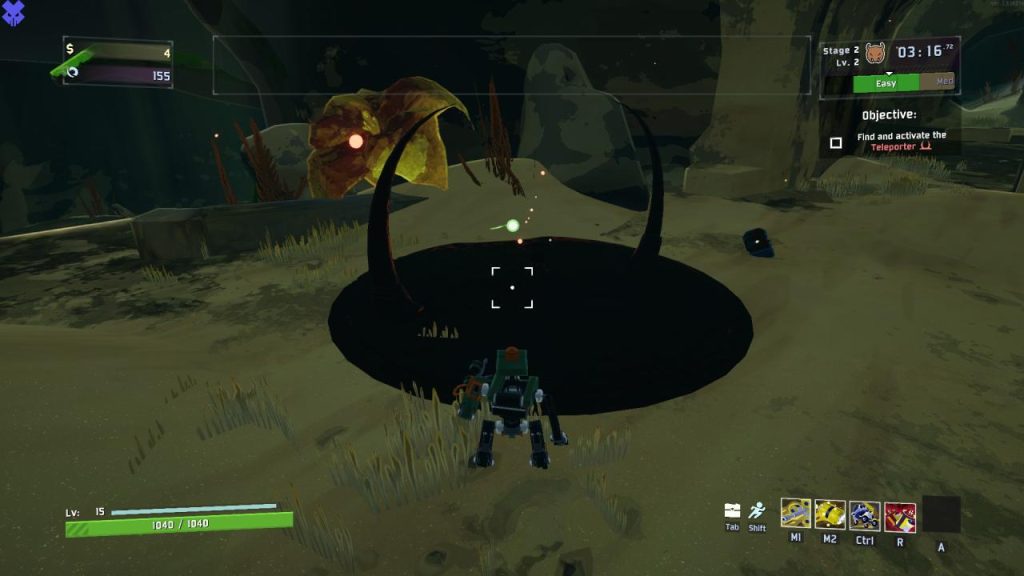Use the yellow Blast Canister secondary skill
This screenshot has width=1024, height=576.
pyautogui.click(x=830, y=514)
